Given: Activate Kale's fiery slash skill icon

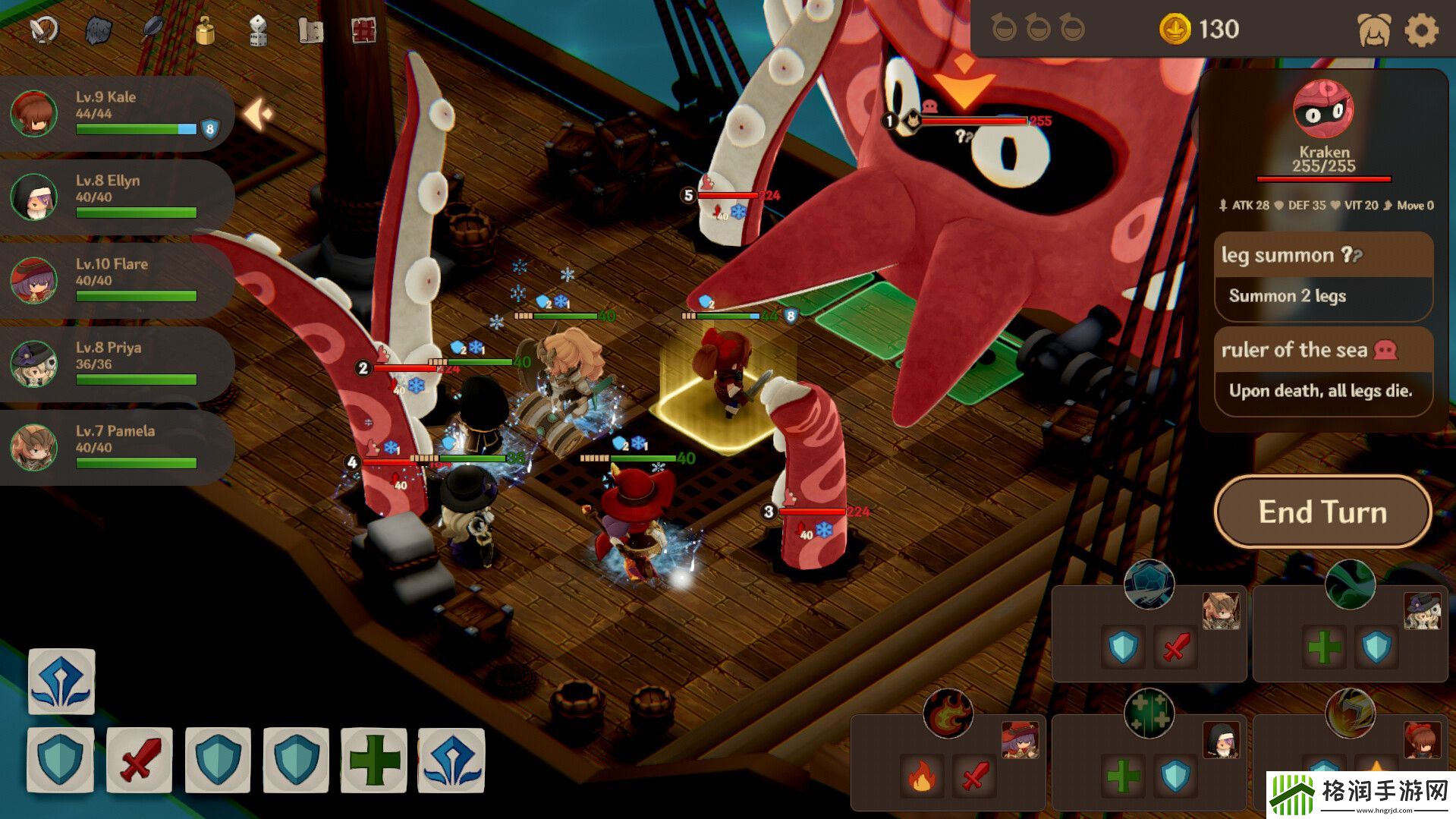Looking at the screenshot, I should [1350, 714].
